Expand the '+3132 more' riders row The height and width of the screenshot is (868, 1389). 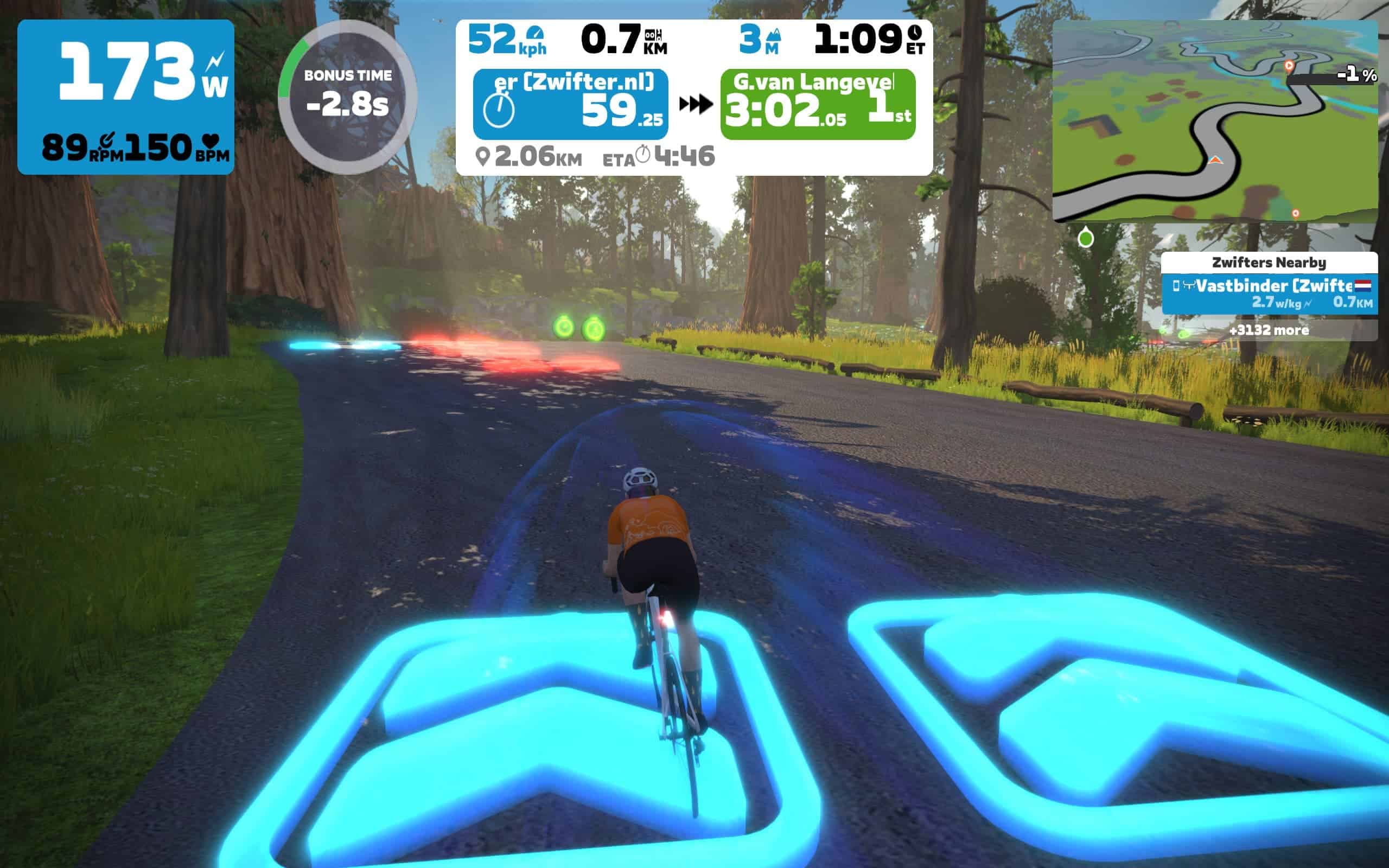coord(1269,330)
